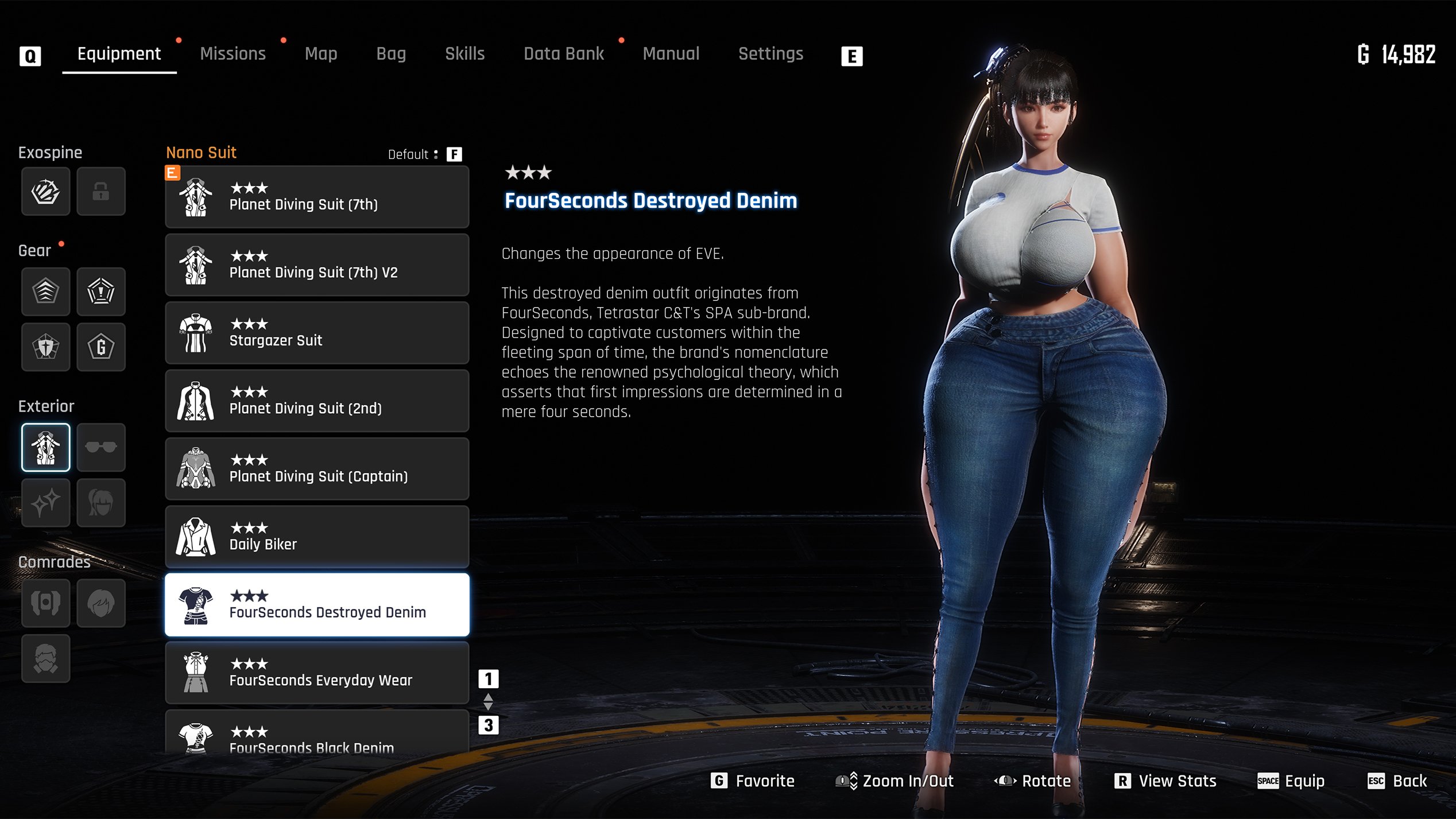
Task: Open the hairstyle exterior slot
Action: tap(101, 503)
